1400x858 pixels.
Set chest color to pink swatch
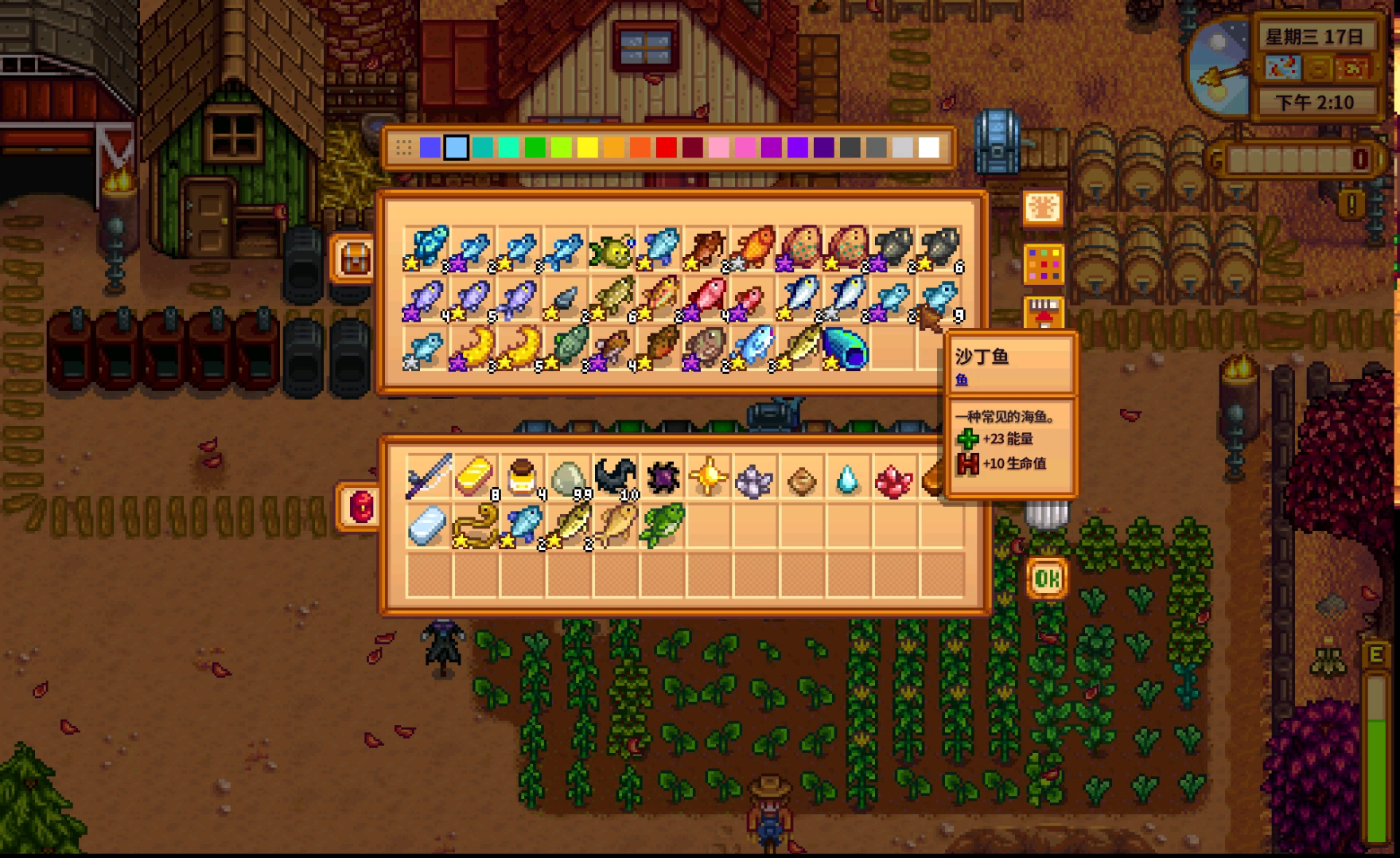tap(718, 147)
